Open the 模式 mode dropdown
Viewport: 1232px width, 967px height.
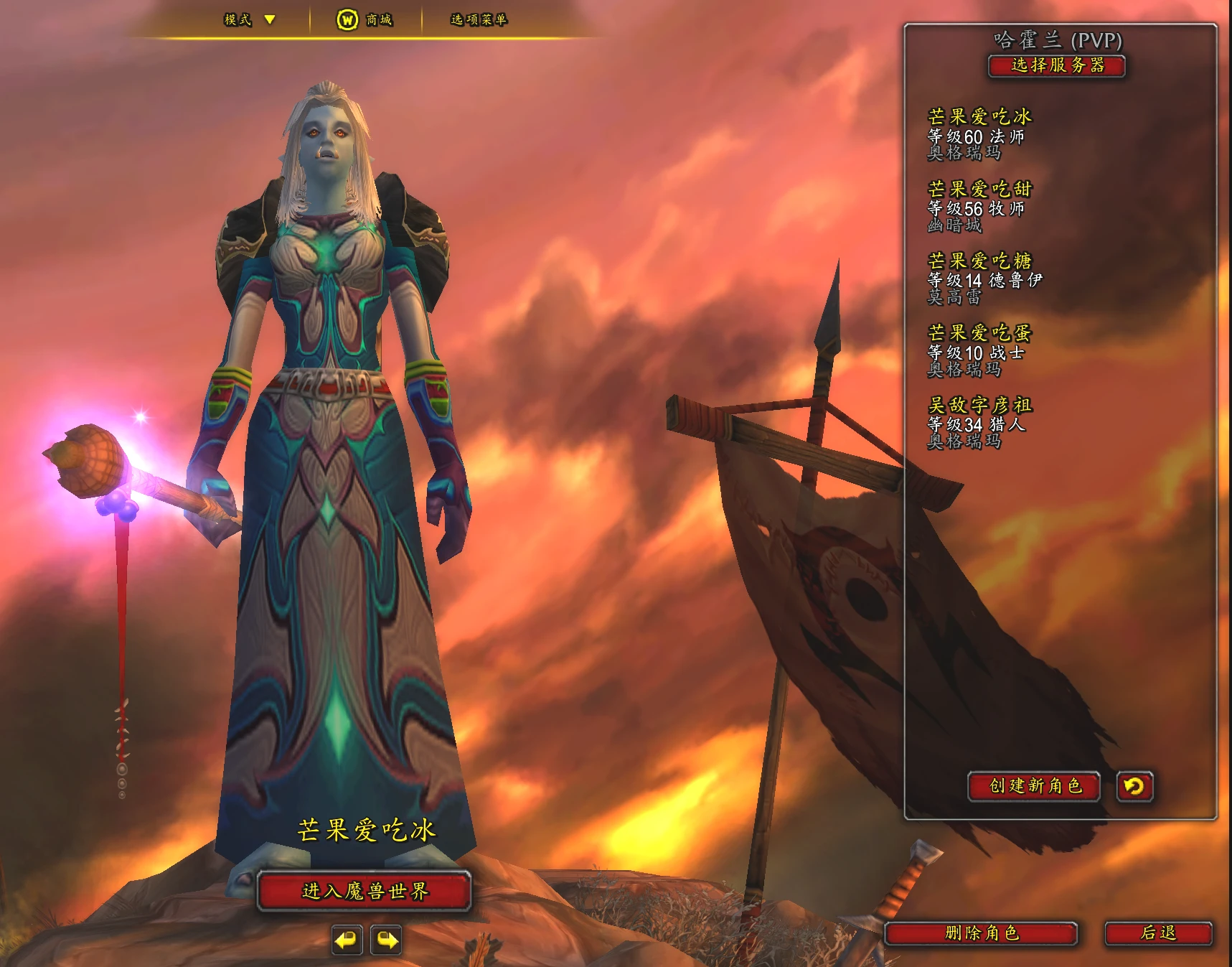point(249,19)
